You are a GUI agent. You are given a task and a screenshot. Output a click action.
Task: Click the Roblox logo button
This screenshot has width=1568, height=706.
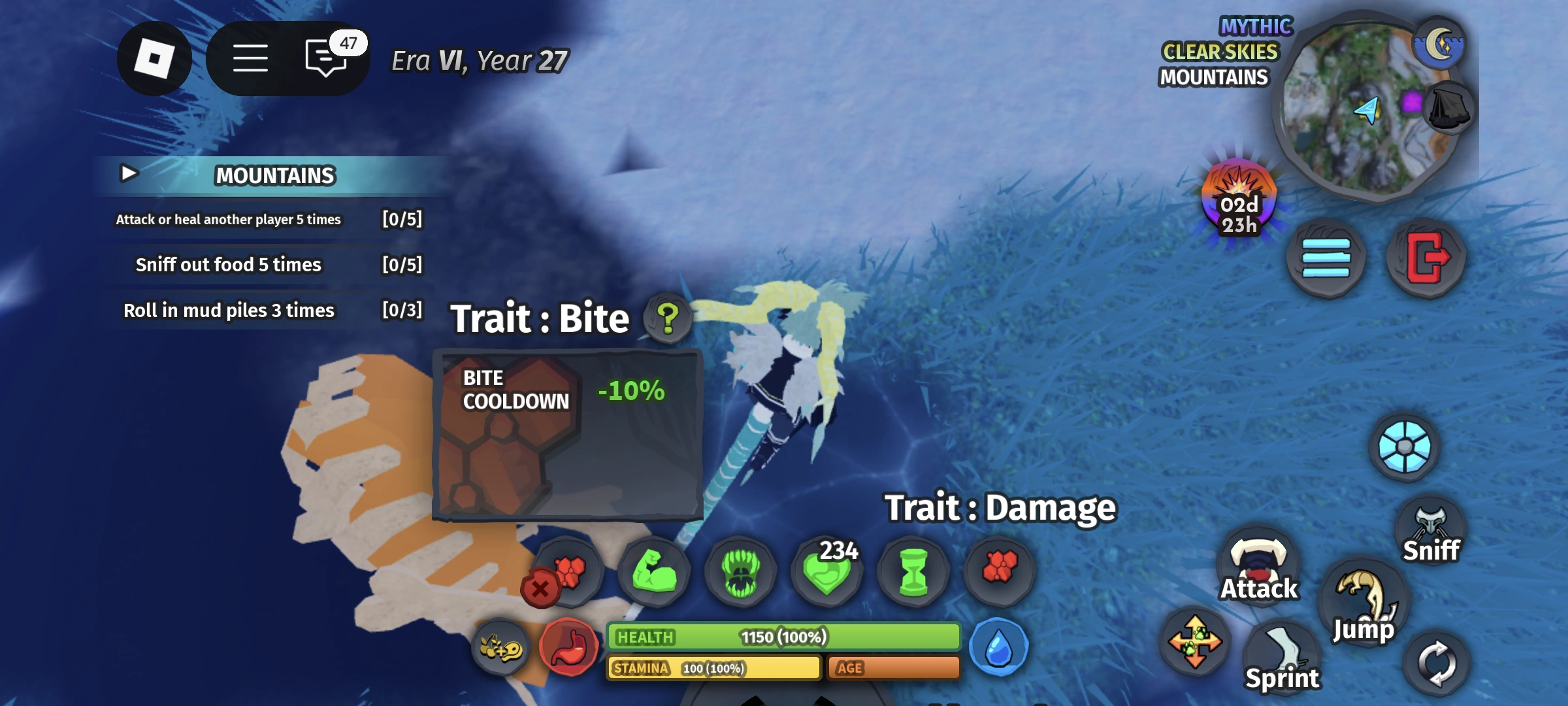click(155, 58)
